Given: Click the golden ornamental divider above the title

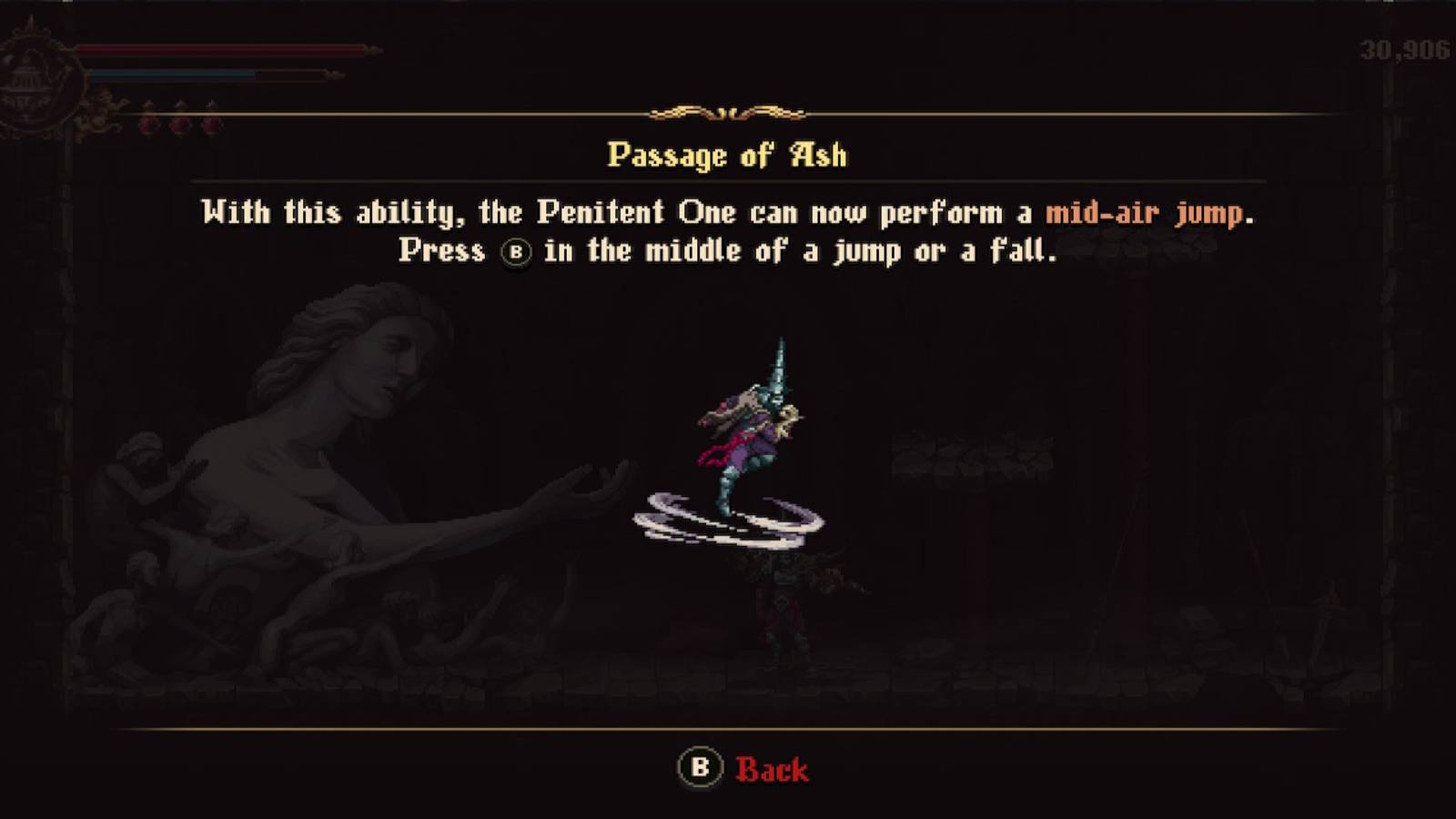Looking at the screenshot, I should 727,114.
